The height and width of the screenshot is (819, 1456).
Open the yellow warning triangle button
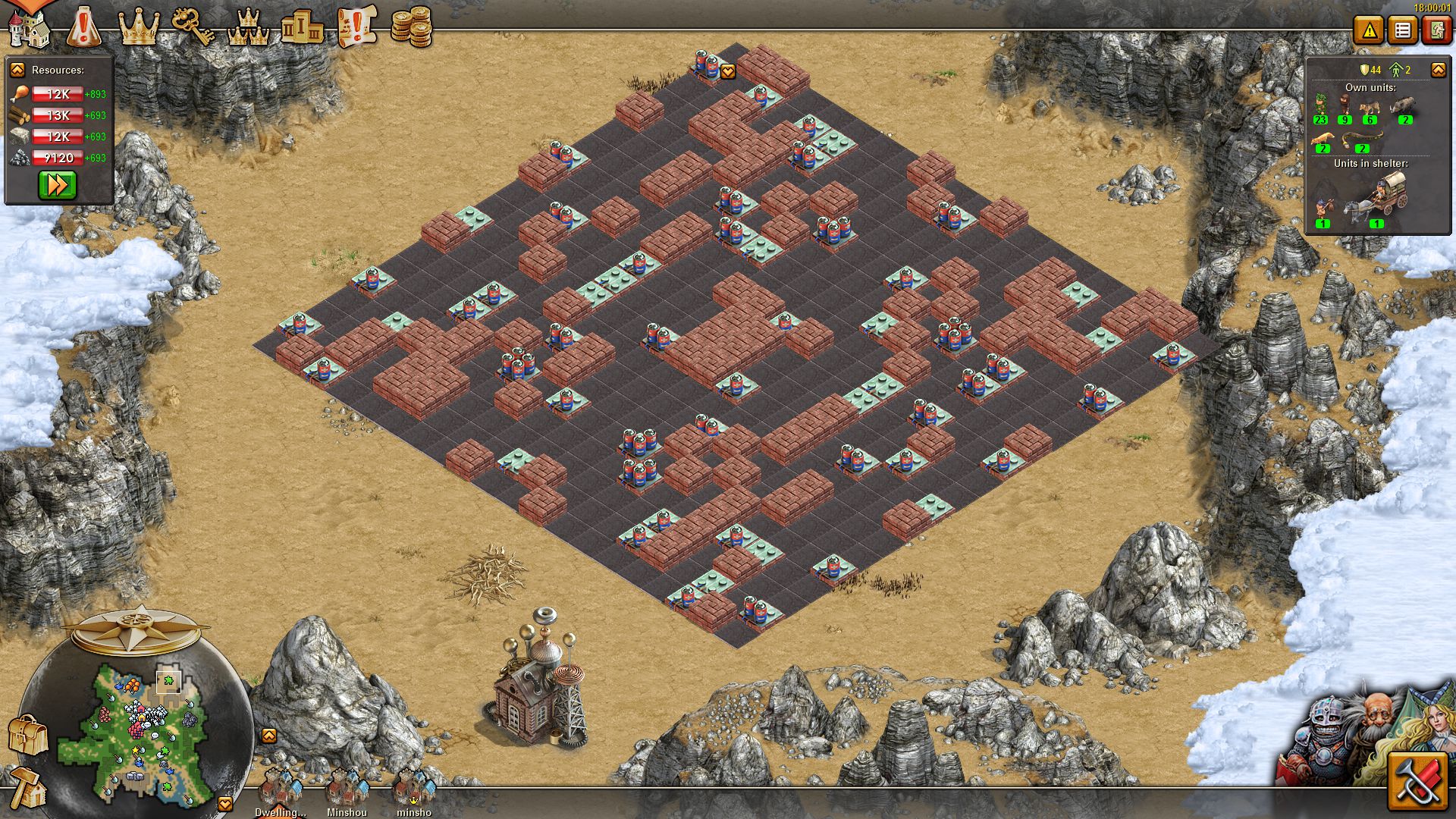pyautogui.click(x=1369, y=31)
